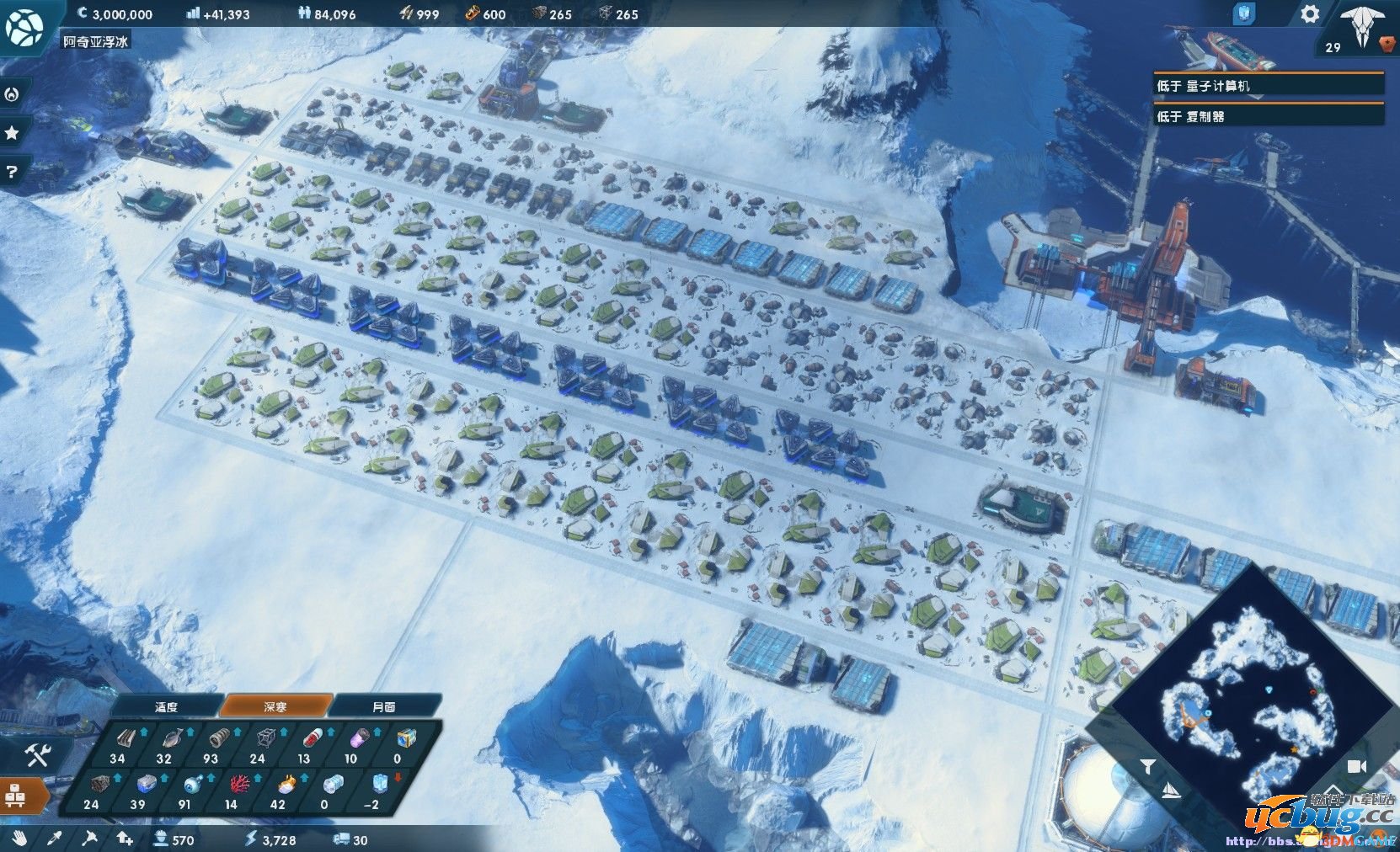The height and width of the screenshot is (852, 1400).
Task: Activate the building upgrade arrow tool
Action: coord(124,838)
